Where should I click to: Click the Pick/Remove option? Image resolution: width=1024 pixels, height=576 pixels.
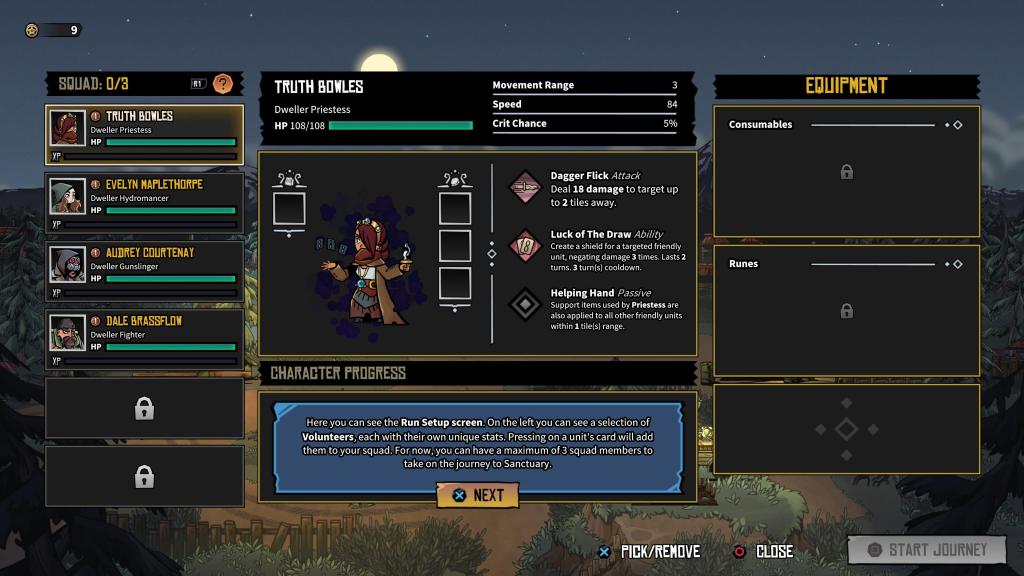[648, 551]
